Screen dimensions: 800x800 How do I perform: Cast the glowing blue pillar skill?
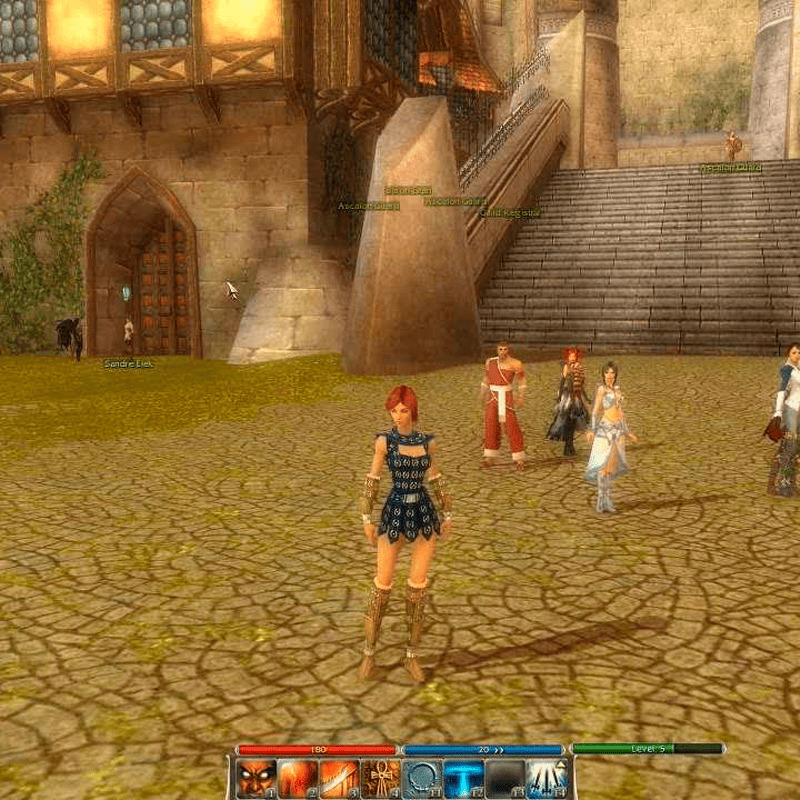click(x=463, y=779)
